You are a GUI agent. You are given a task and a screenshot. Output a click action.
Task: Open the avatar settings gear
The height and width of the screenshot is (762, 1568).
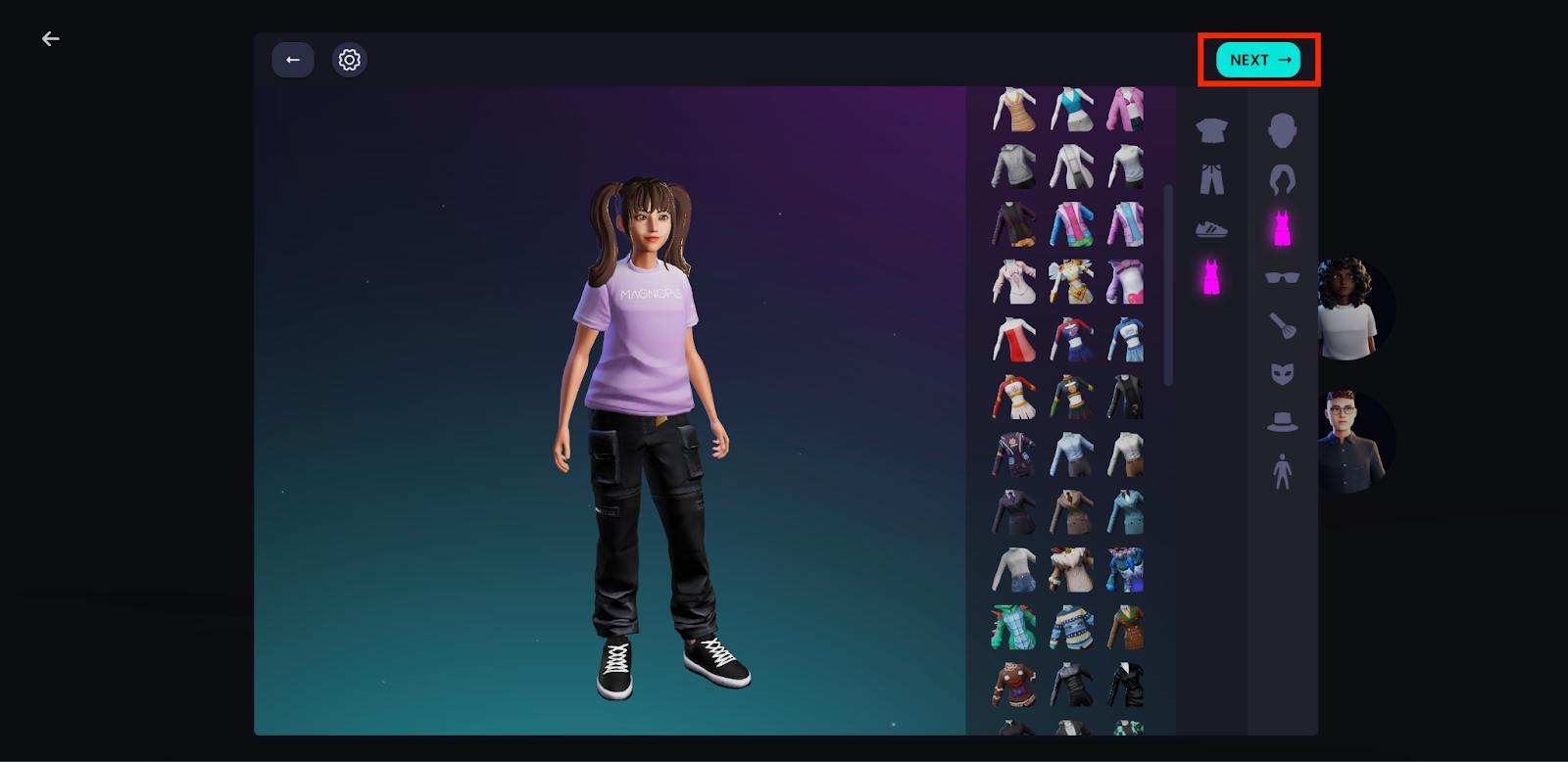(x=350, y=60)
